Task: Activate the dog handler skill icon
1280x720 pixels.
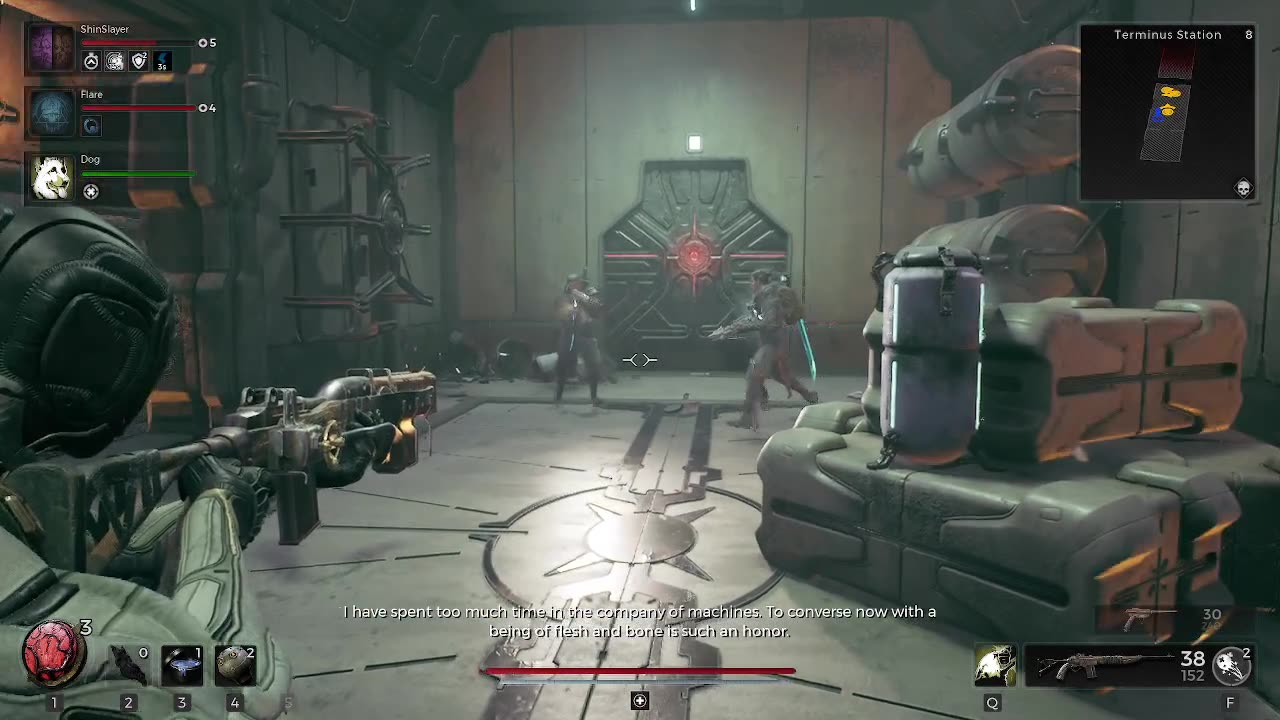Action: coord(995,665)
